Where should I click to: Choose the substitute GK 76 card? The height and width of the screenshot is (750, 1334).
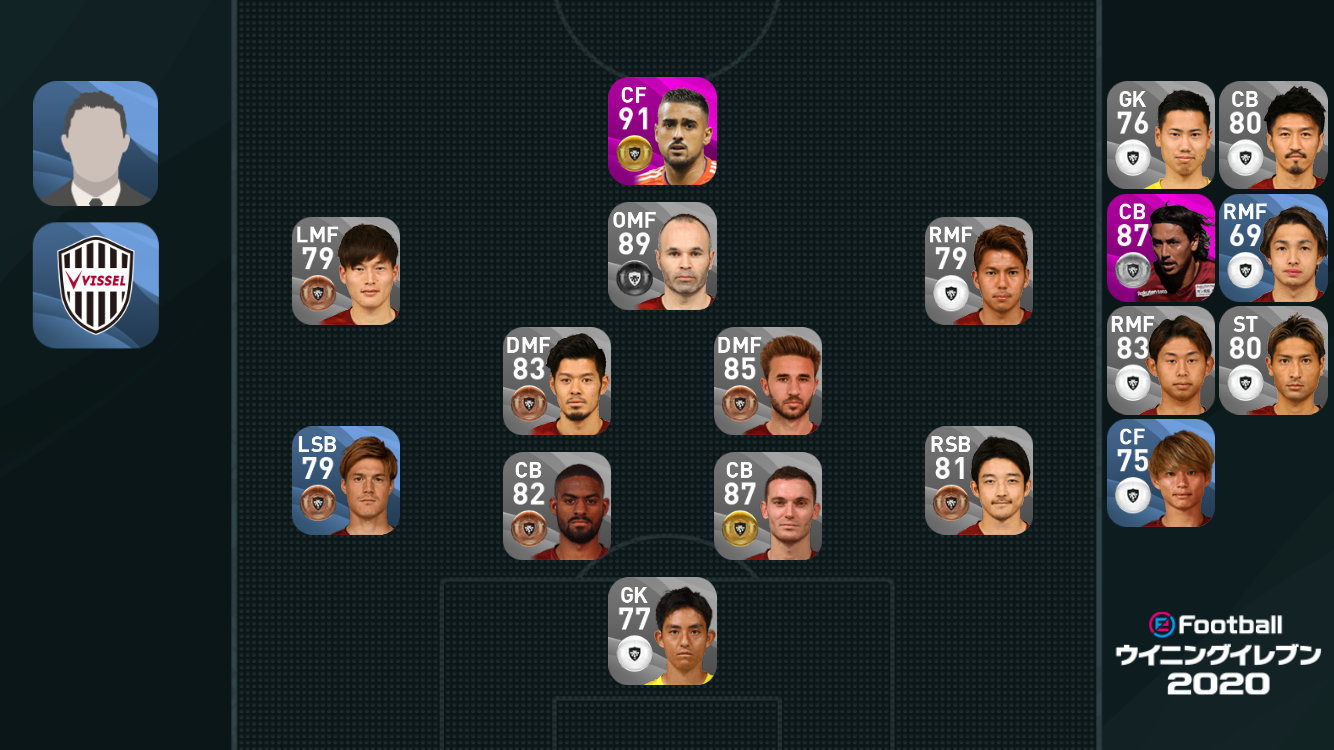click(1161, 135)
